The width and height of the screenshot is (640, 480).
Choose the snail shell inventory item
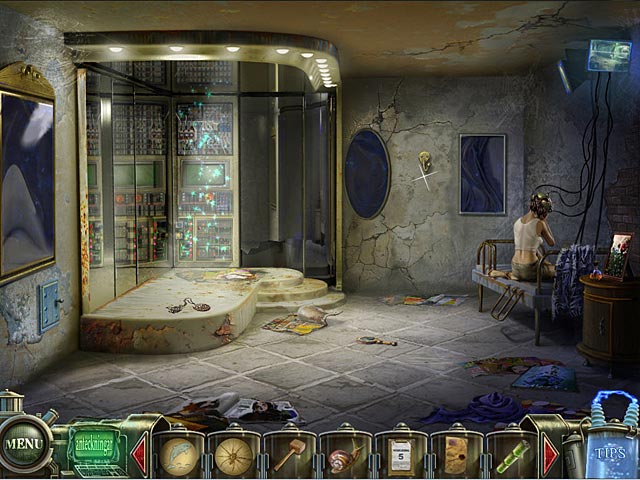[343, 457]
